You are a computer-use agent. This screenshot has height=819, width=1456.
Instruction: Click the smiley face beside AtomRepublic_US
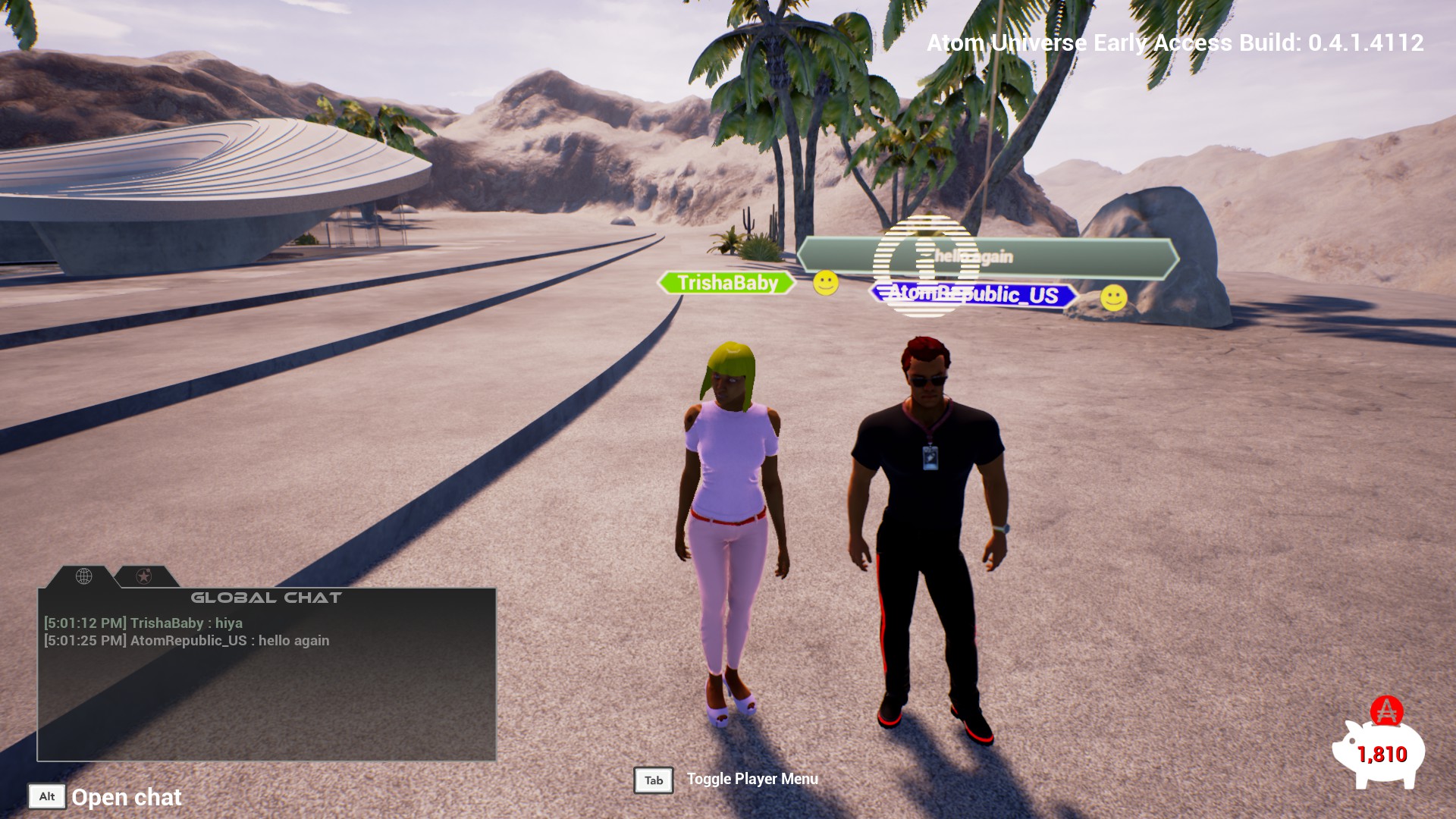pos(1113,298)
